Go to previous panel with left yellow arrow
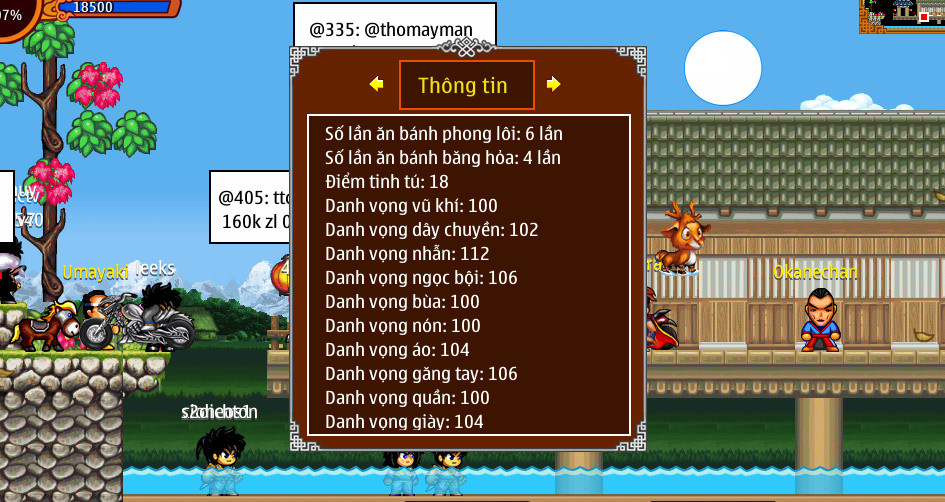The width and height of the screenshot is (945, 502). pos(376,85)
